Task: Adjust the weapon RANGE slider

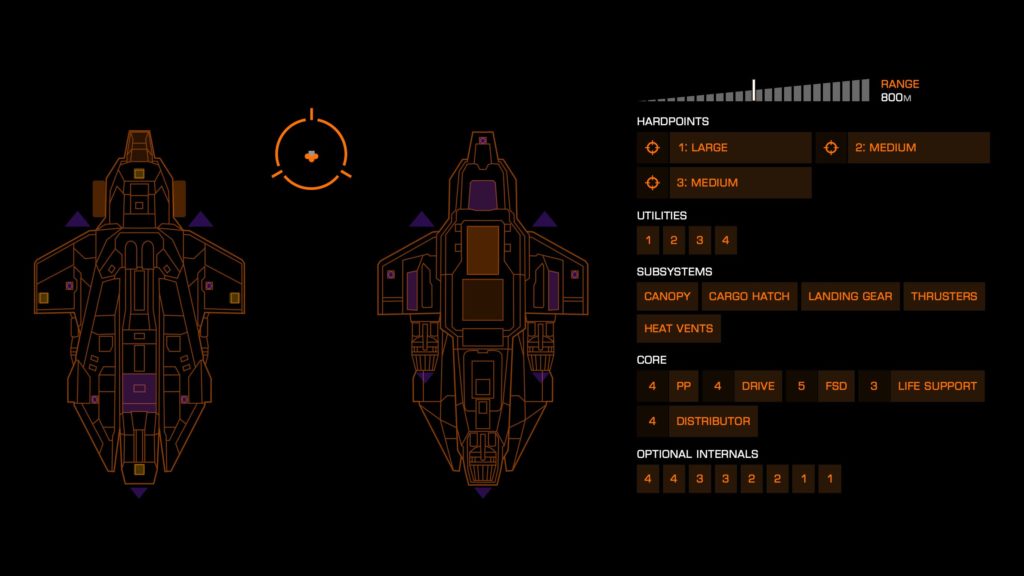Action: click(x=754, y=91)
